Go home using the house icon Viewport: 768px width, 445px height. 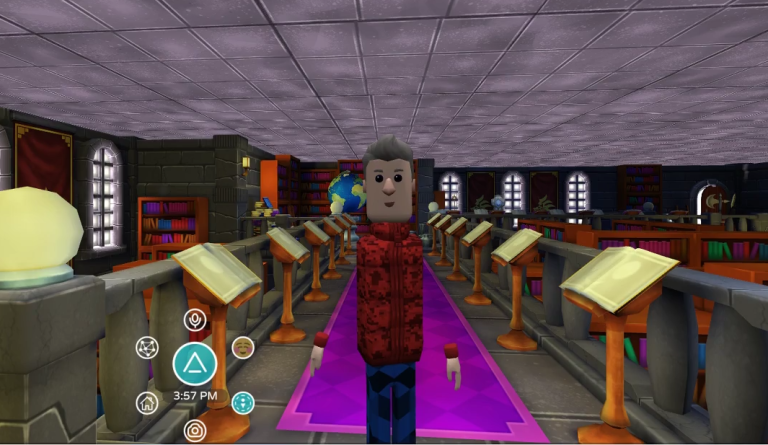point(147,402)
